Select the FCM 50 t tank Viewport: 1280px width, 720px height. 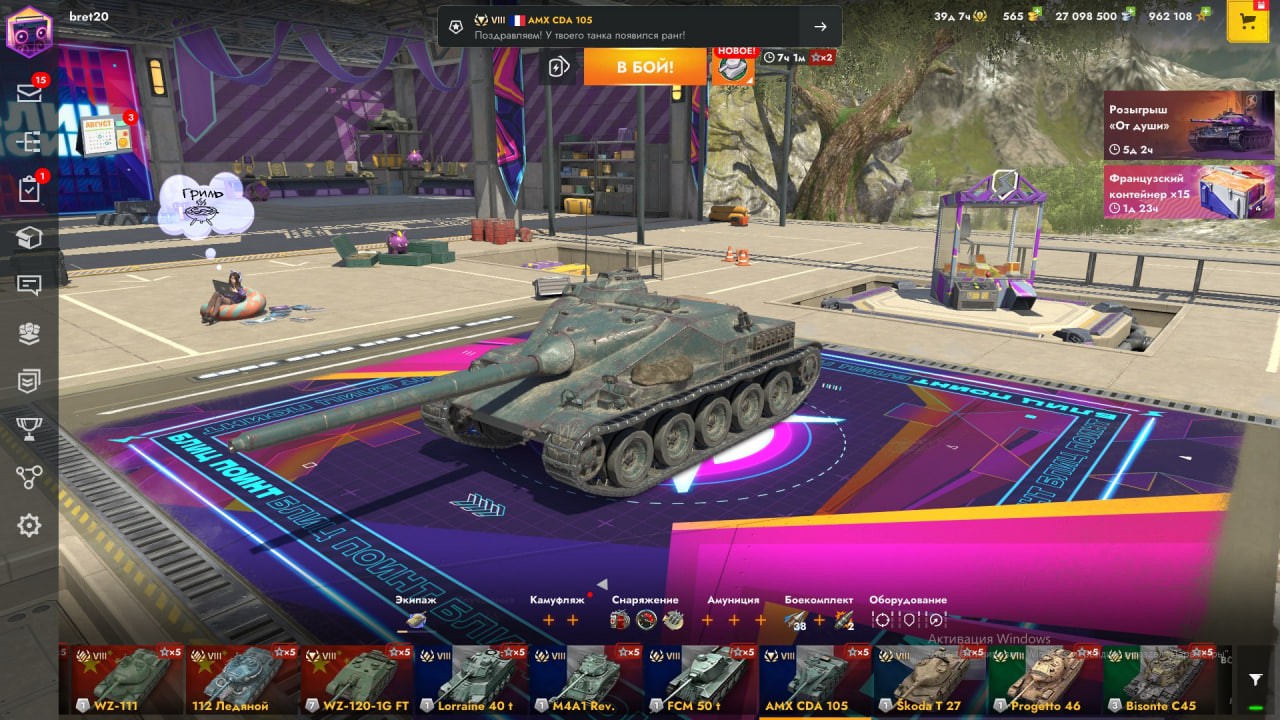point(699,678)
